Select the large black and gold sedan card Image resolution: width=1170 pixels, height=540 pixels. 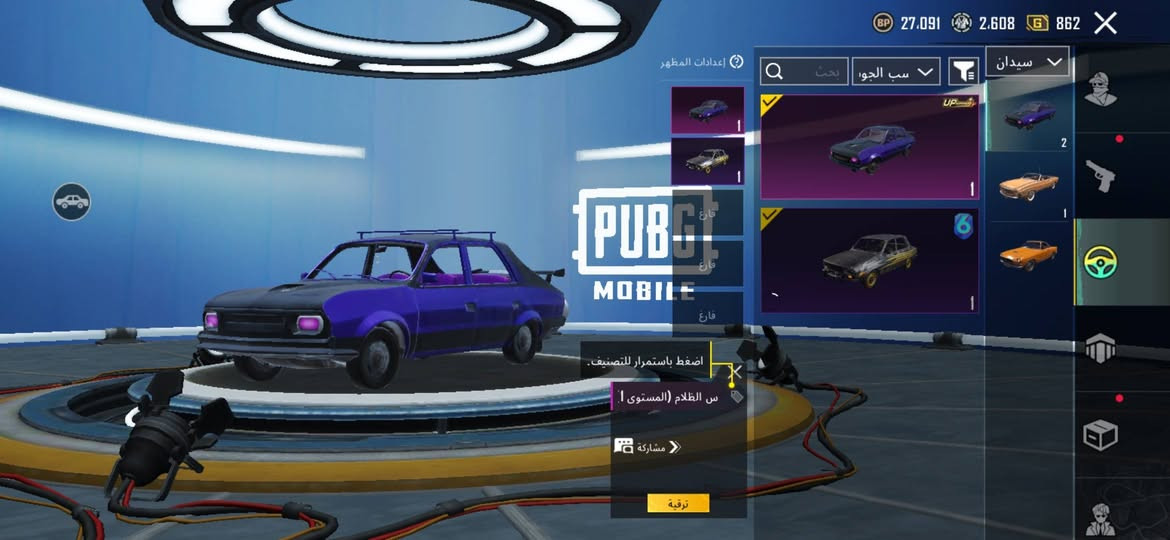pos(869,260)
